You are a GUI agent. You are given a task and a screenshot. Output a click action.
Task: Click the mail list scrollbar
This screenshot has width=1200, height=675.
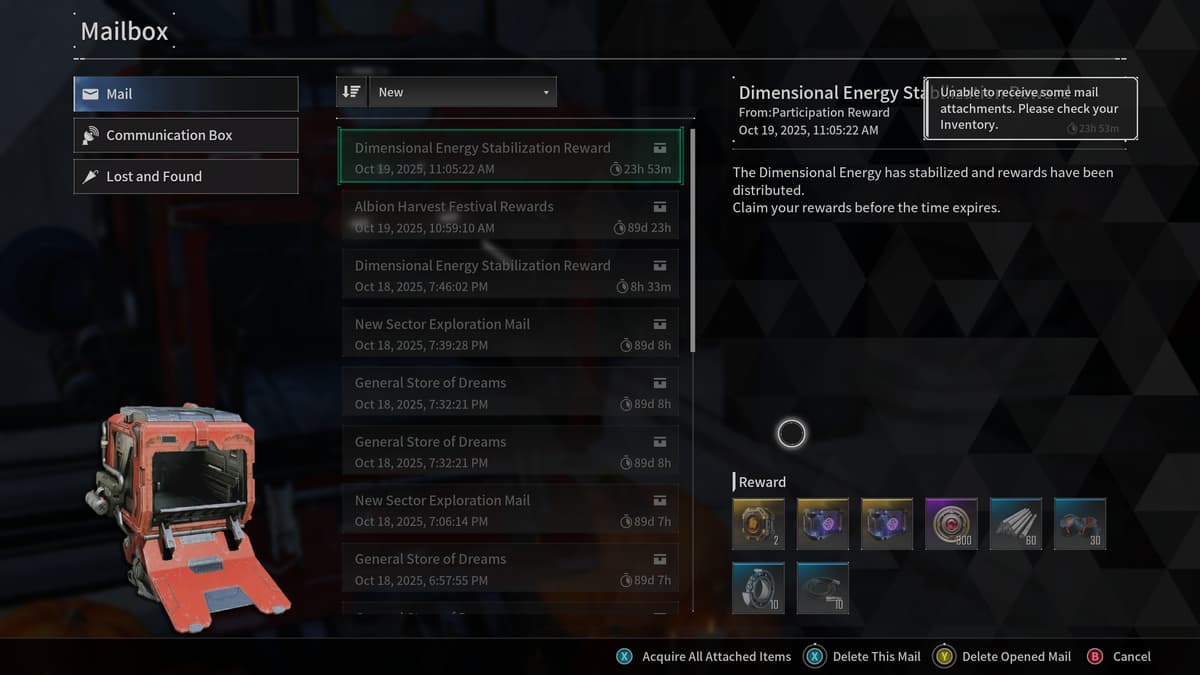[692, 240]
